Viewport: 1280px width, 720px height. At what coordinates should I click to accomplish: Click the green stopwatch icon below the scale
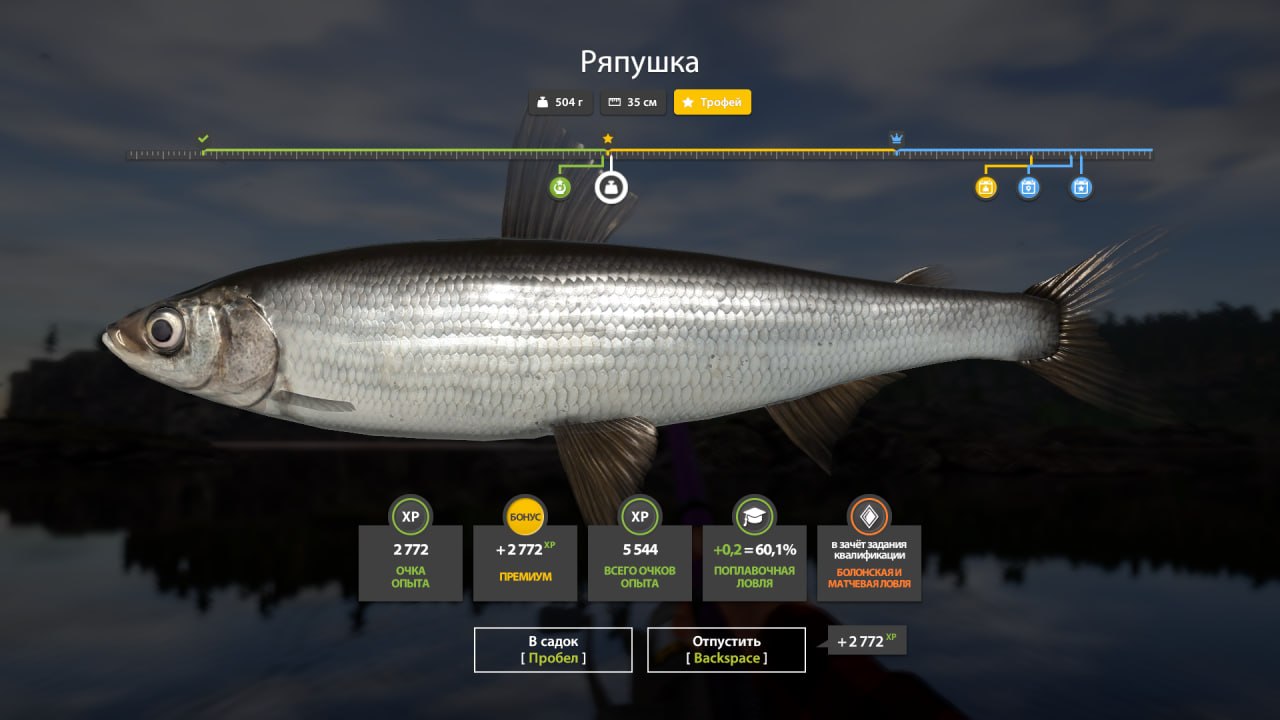coord(560,186)
